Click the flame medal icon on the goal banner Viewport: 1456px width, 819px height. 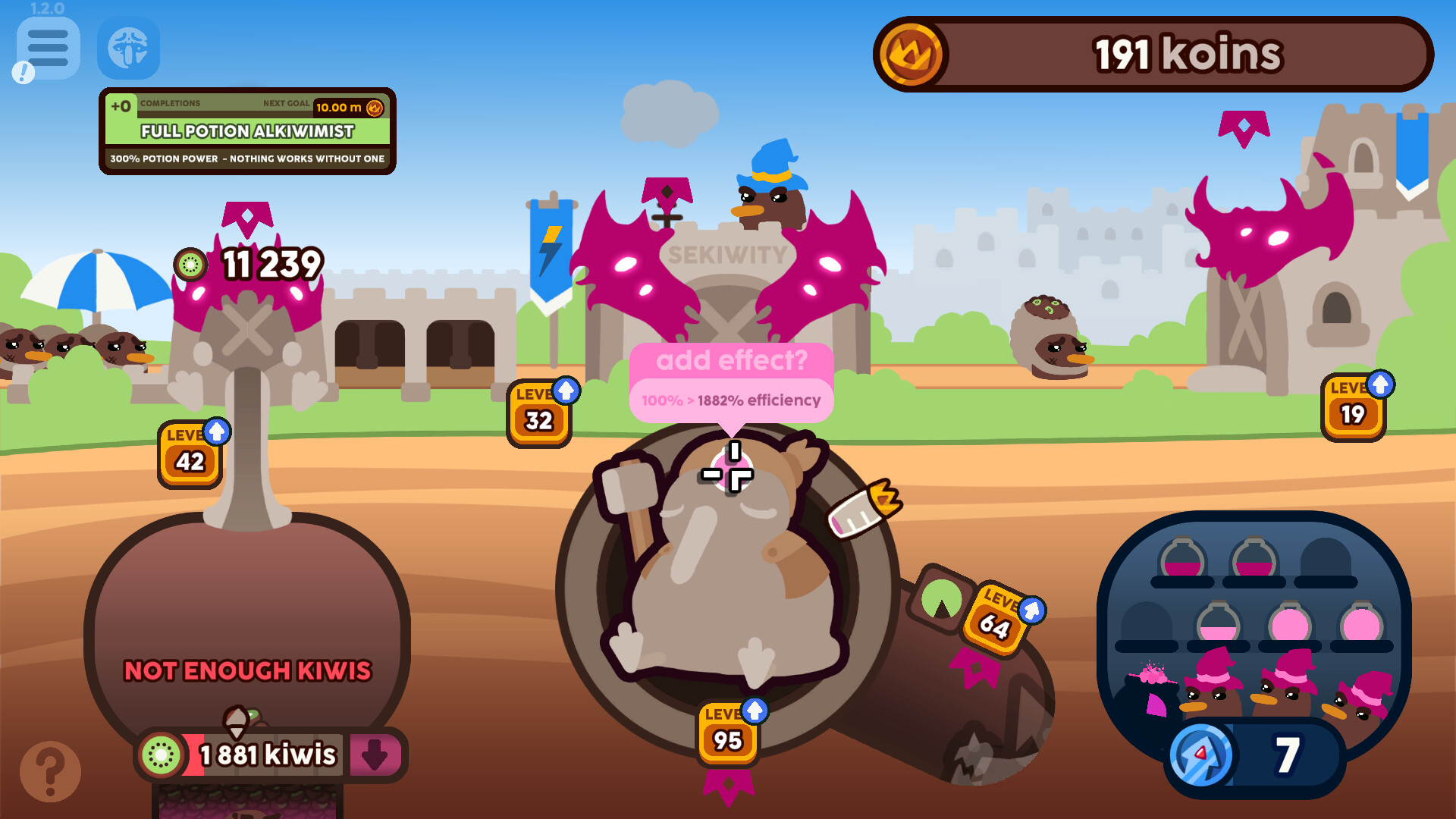[373, 108]
